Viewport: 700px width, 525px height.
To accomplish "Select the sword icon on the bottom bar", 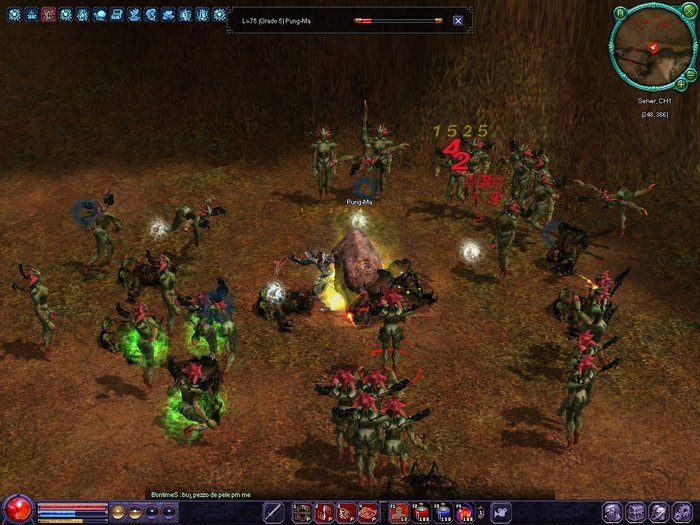I will [x=273, y=512].
